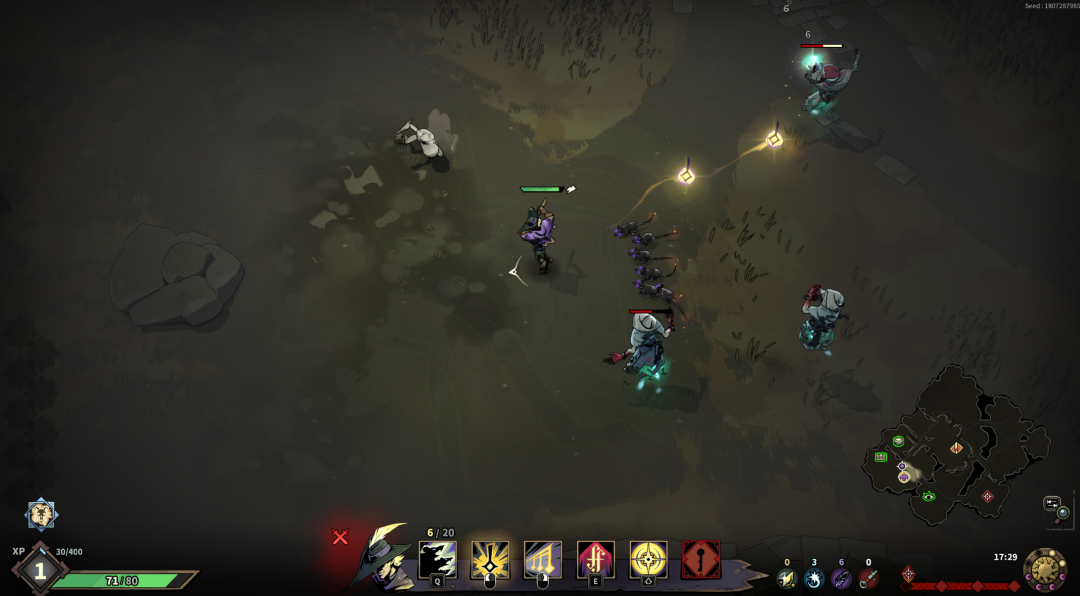Viewport: 1080px width, 596px height.
Task: Use the glowing yellow burst attack ability
Action: (x=490, y=560)
